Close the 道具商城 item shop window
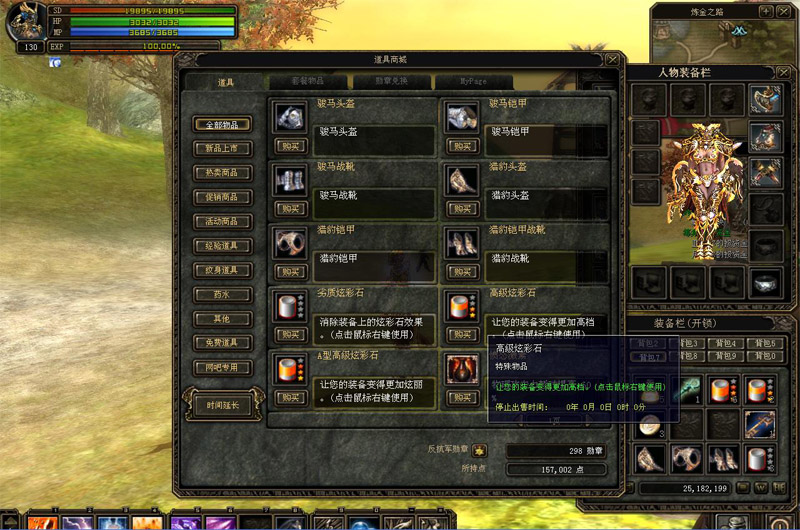Screen dimensions: 800x530 (612, 60)
